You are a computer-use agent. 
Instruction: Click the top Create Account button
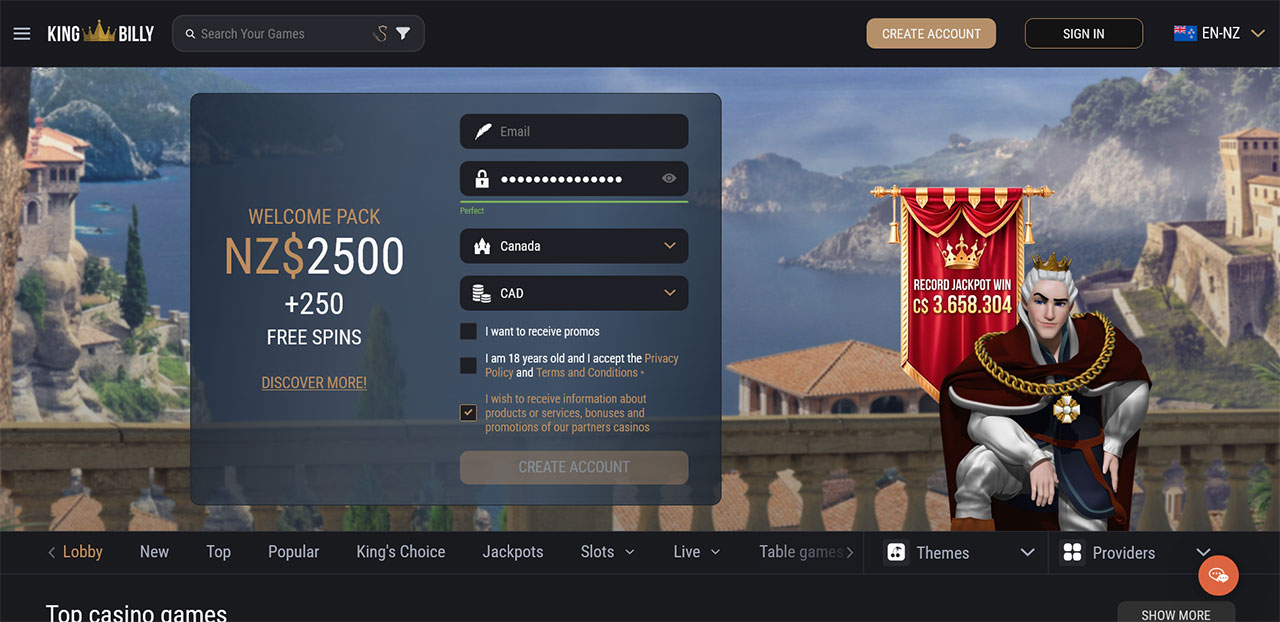931,34
